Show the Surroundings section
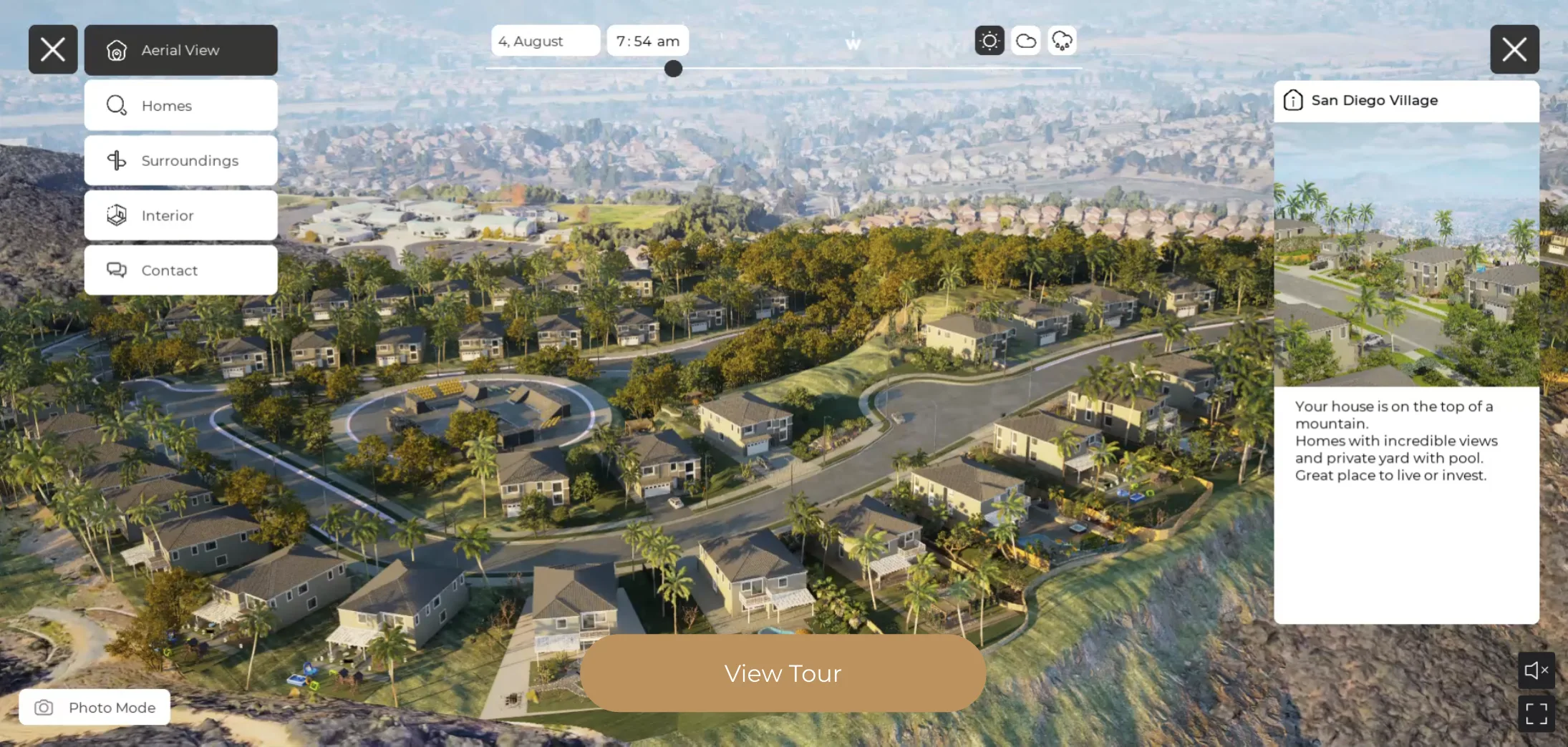Screen dimensions: 1568x747 coord(180,160)
